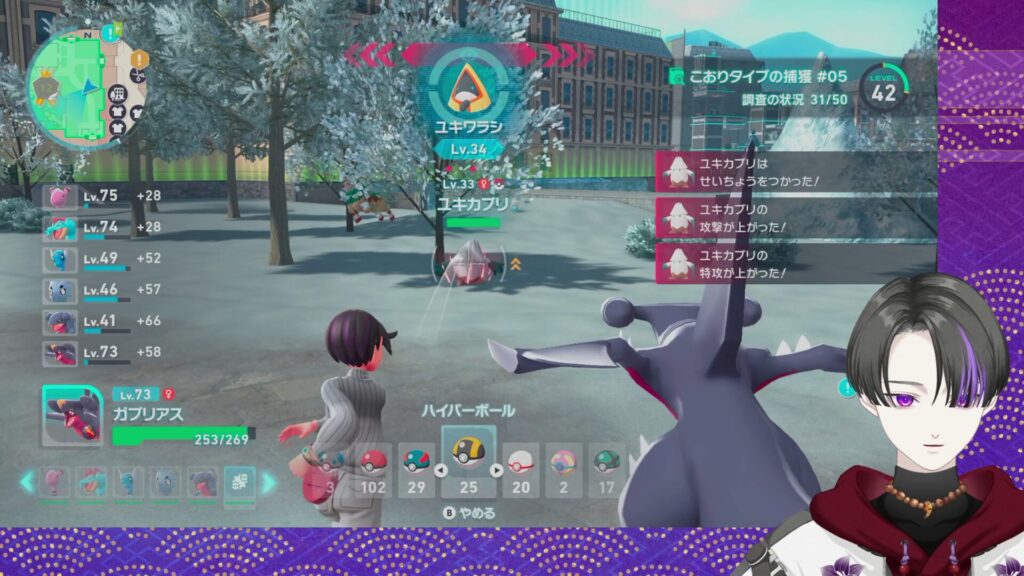Choose the dark green ball slot with 17
This screenshot has width=1024, height=576.
606,470
